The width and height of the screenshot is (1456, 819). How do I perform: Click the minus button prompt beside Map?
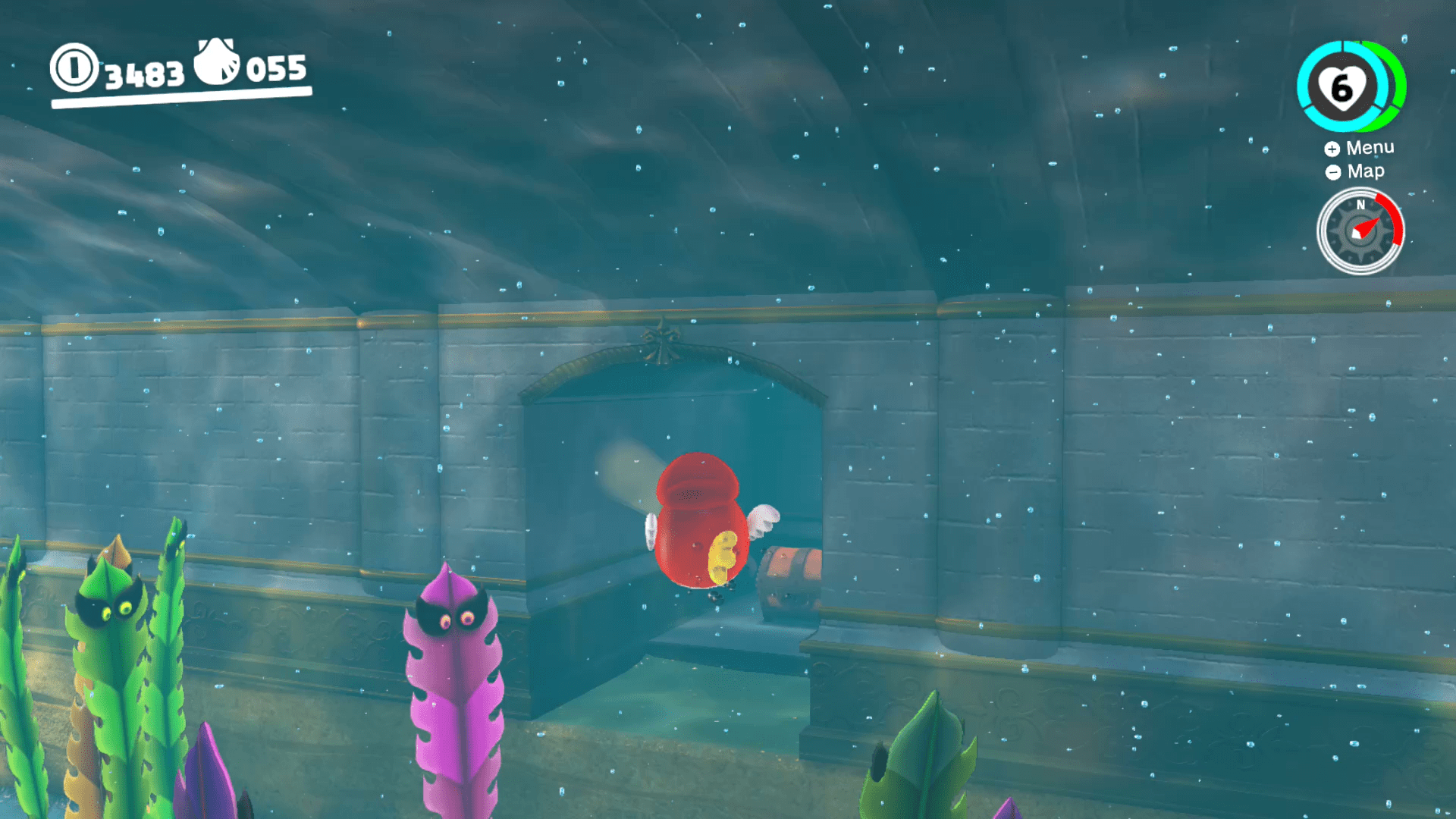[x=1332, y=171]
